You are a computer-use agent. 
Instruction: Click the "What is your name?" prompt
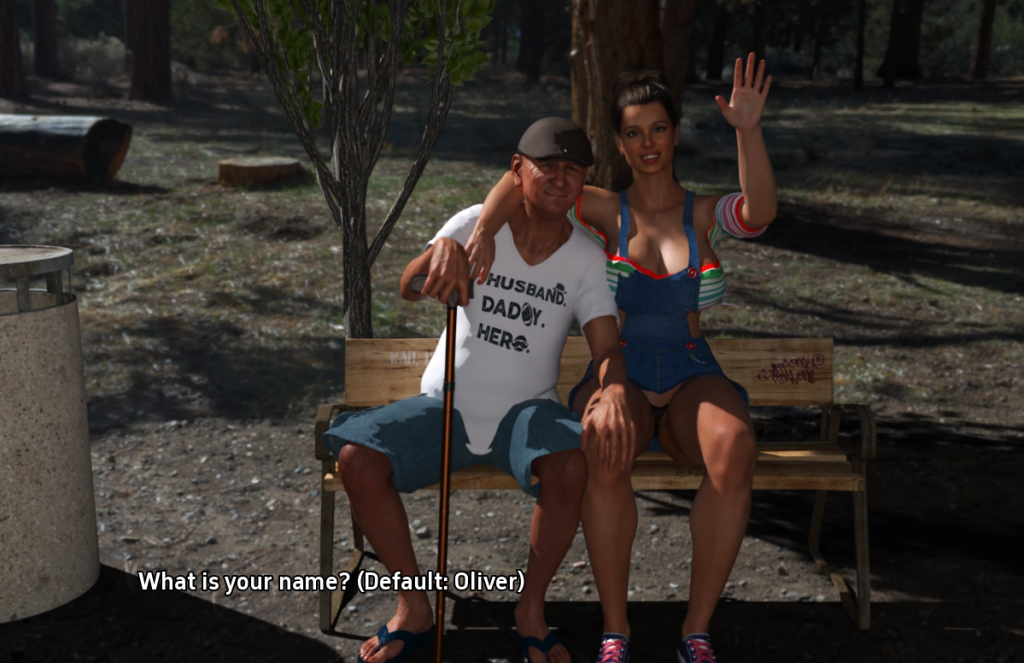(x=330, y=581)
